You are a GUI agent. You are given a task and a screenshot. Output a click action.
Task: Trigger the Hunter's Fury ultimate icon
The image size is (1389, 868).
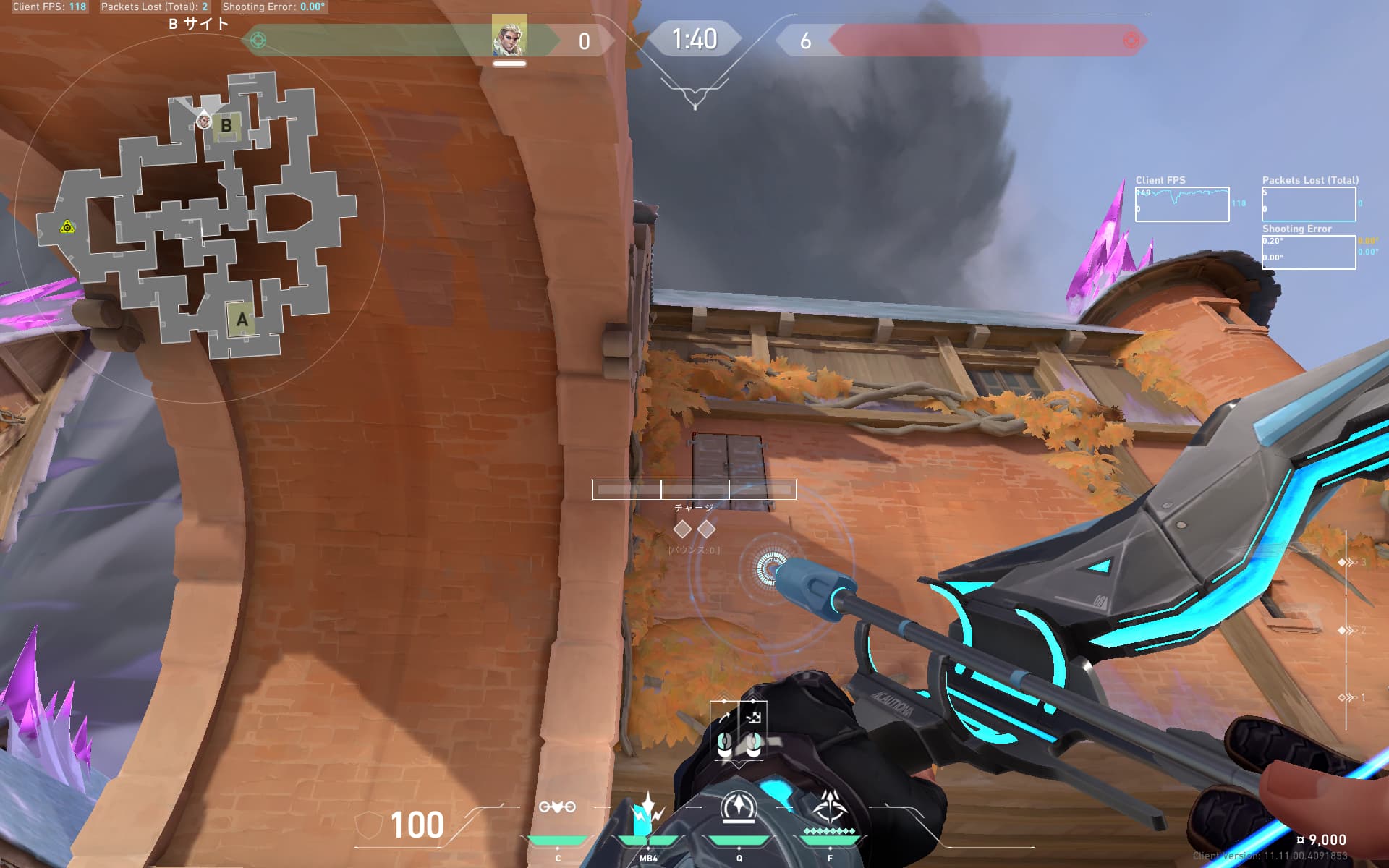pos(829,806)
